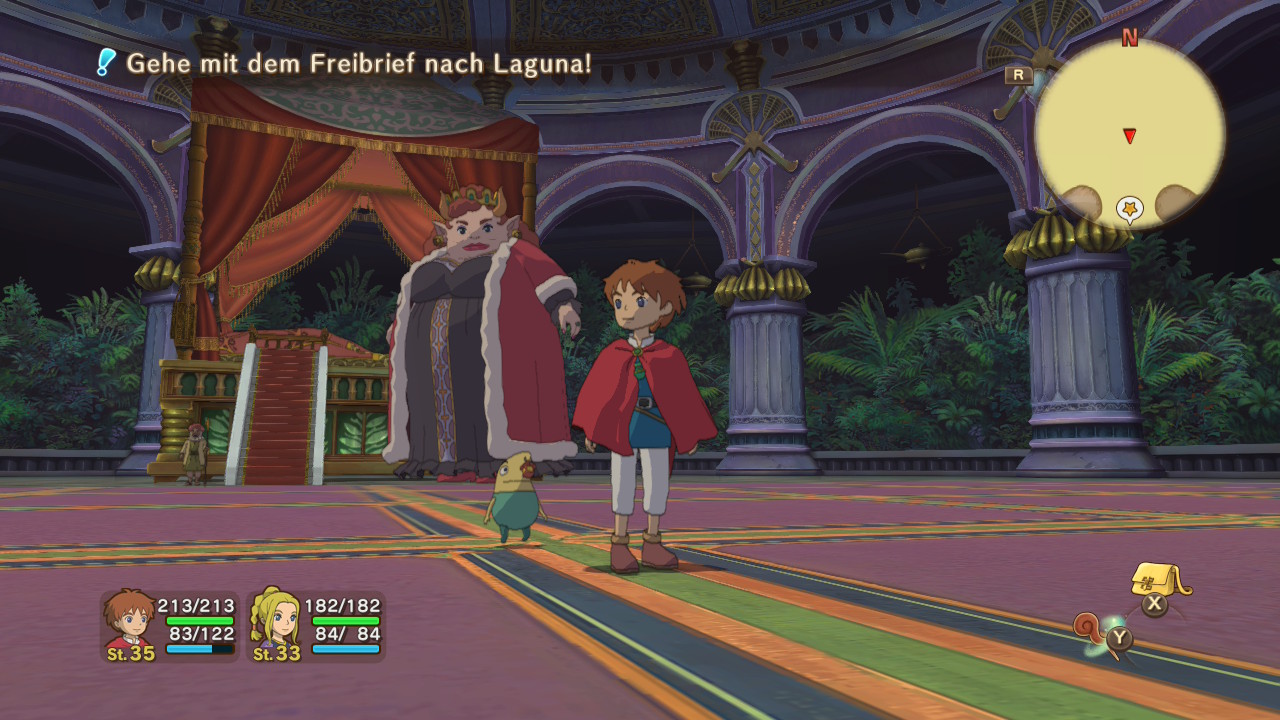Open the yellow bag menu icon
The height and width of the screenshot is (720, 1280).
click(1159, 579)
